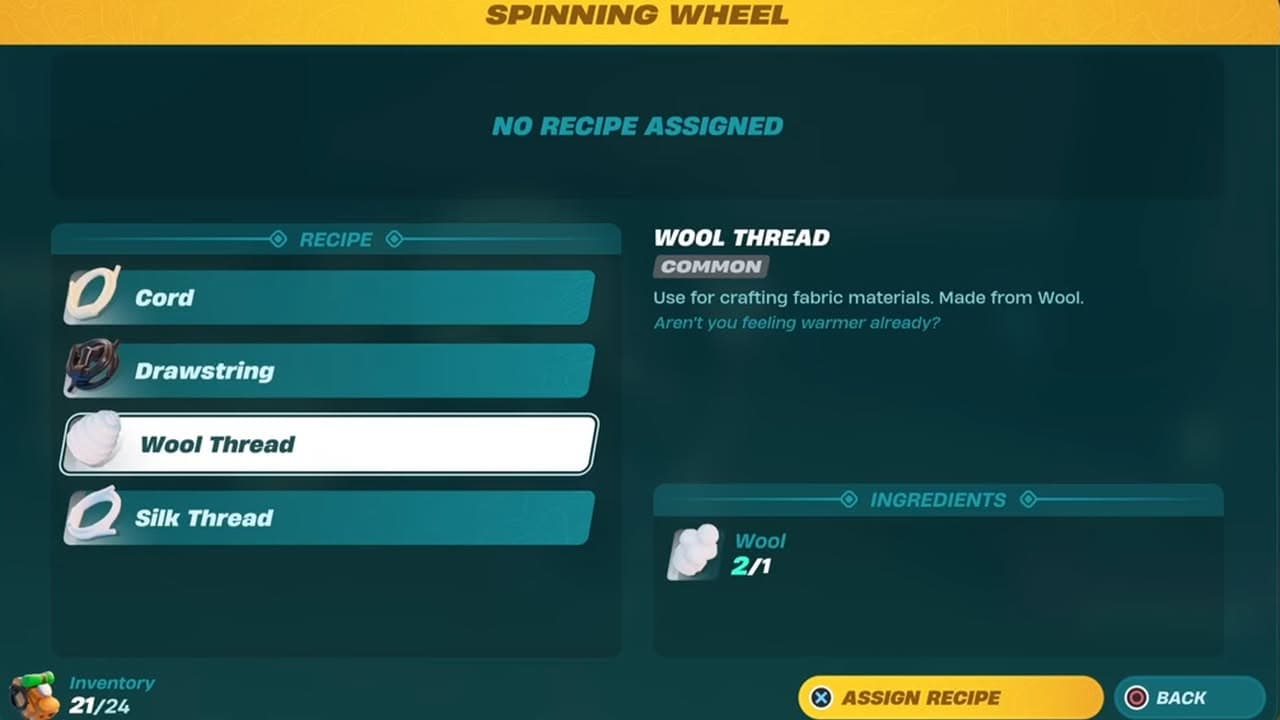Choose the Drawstring recipe
Image resolution: width=1280 pixels, height=720 pixels.
(330, 371)
